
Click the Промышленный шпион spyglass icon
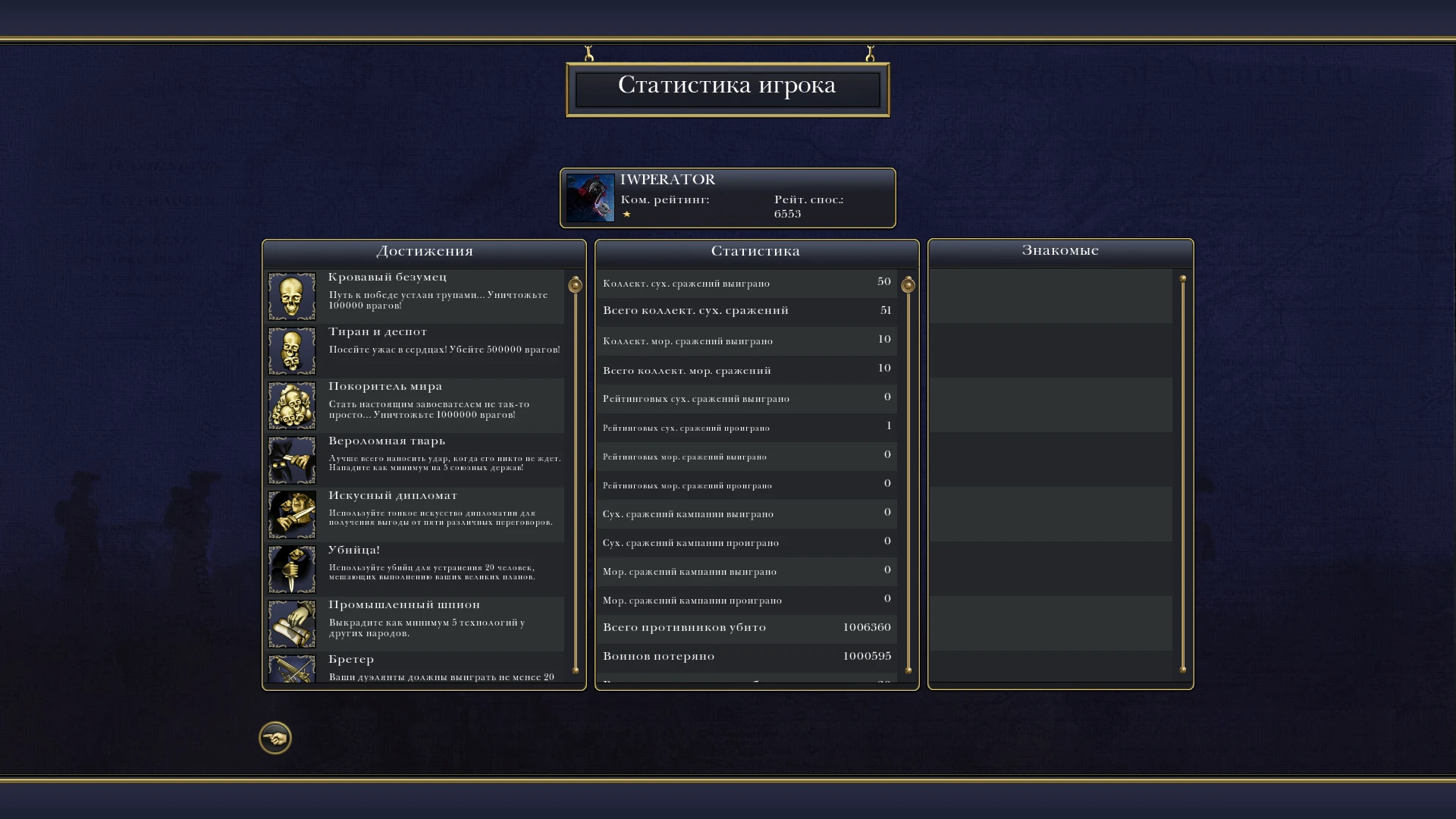[291, 623]
